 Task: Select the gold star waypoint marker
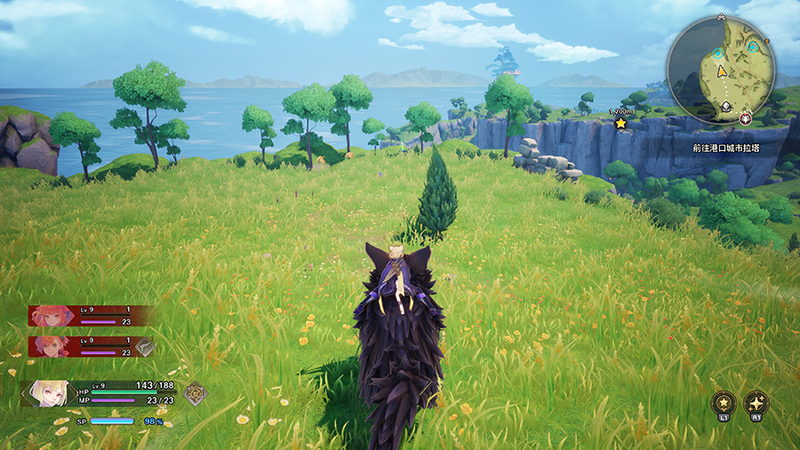(x=621, y=123)
